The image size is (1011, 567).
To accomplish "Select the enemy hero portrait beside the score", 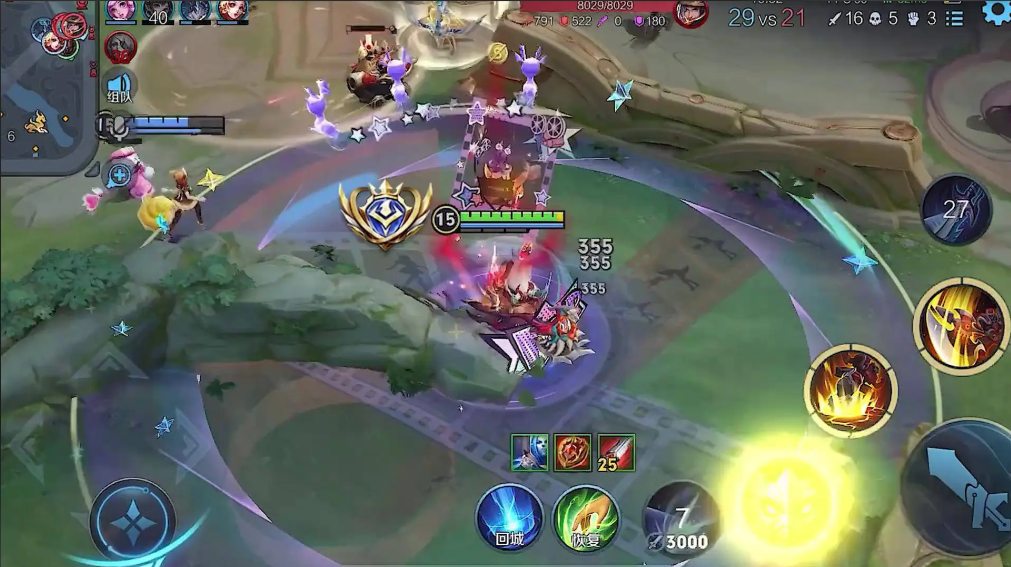I will pos(691,13).
